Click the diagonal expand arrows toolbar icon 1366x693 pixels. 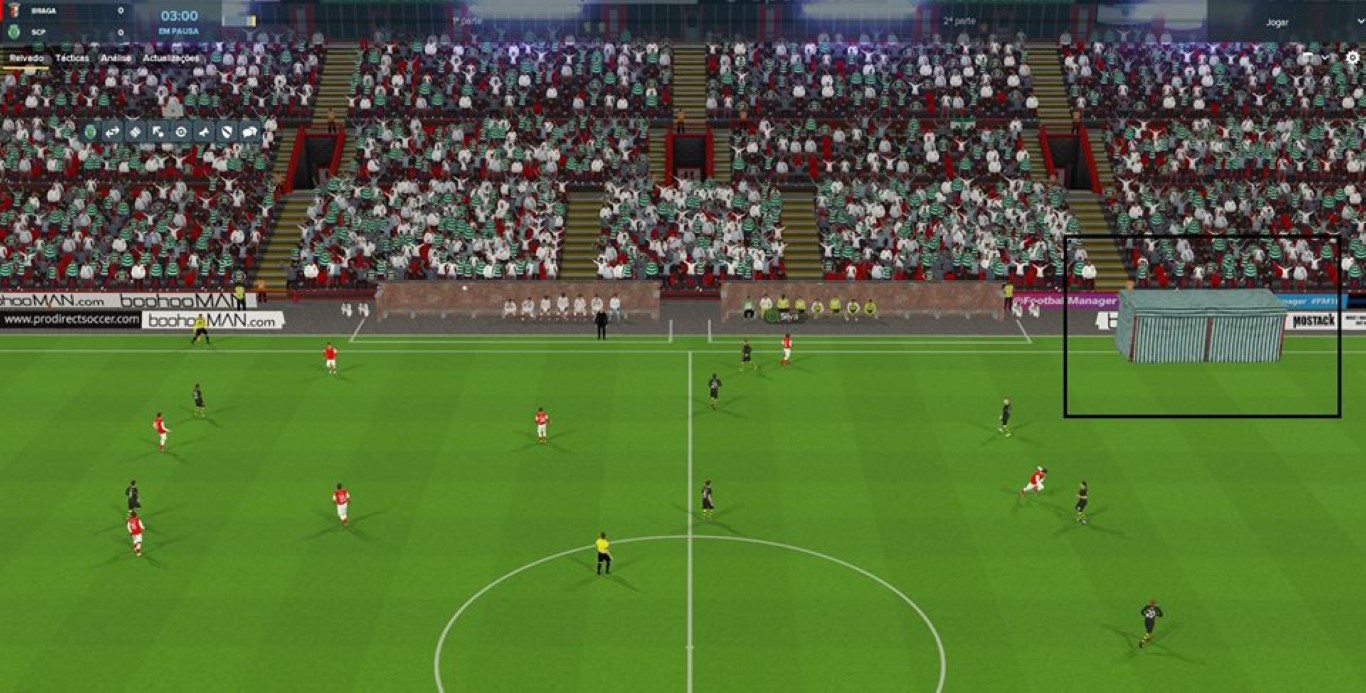[x=158, y=132]
